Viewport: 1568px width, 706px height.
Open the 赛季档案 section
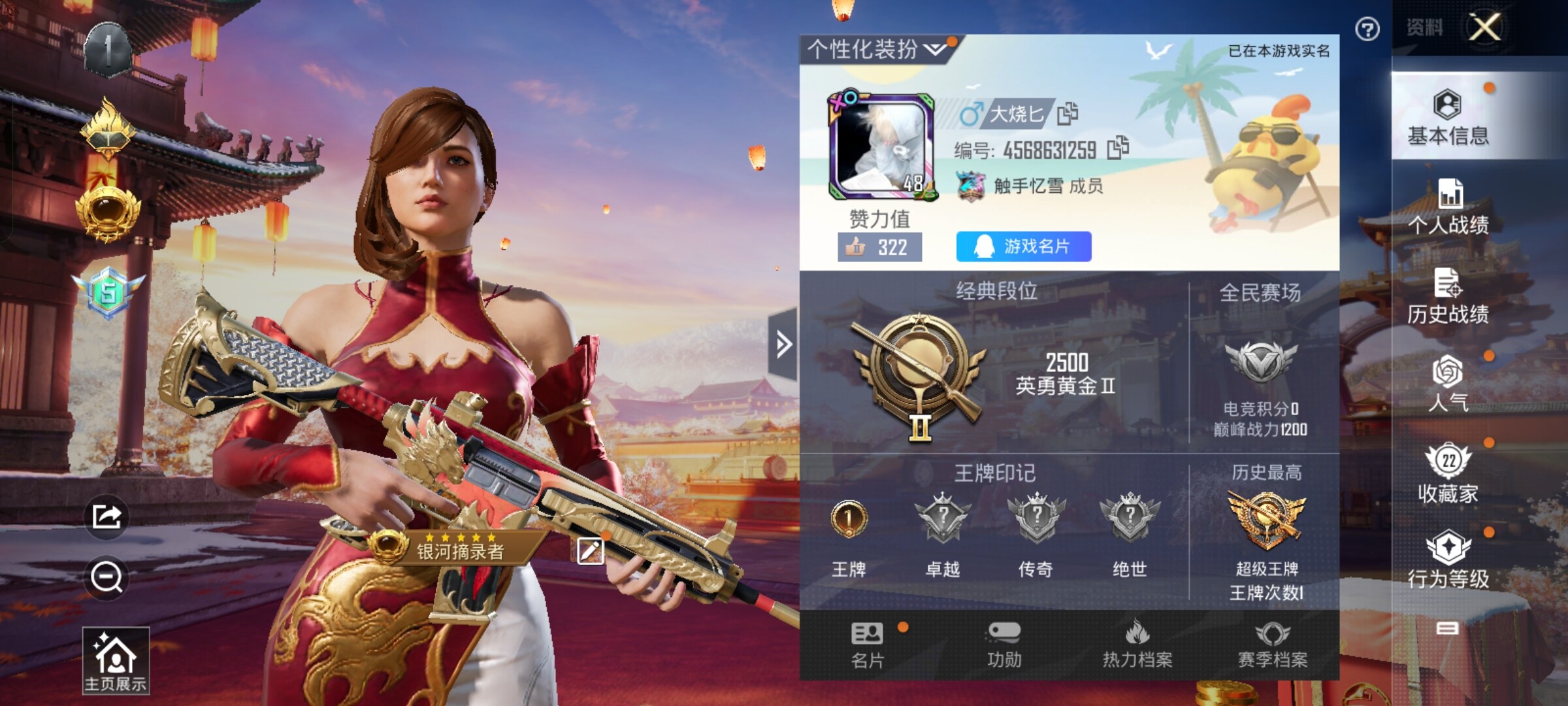pos(1273,645)
